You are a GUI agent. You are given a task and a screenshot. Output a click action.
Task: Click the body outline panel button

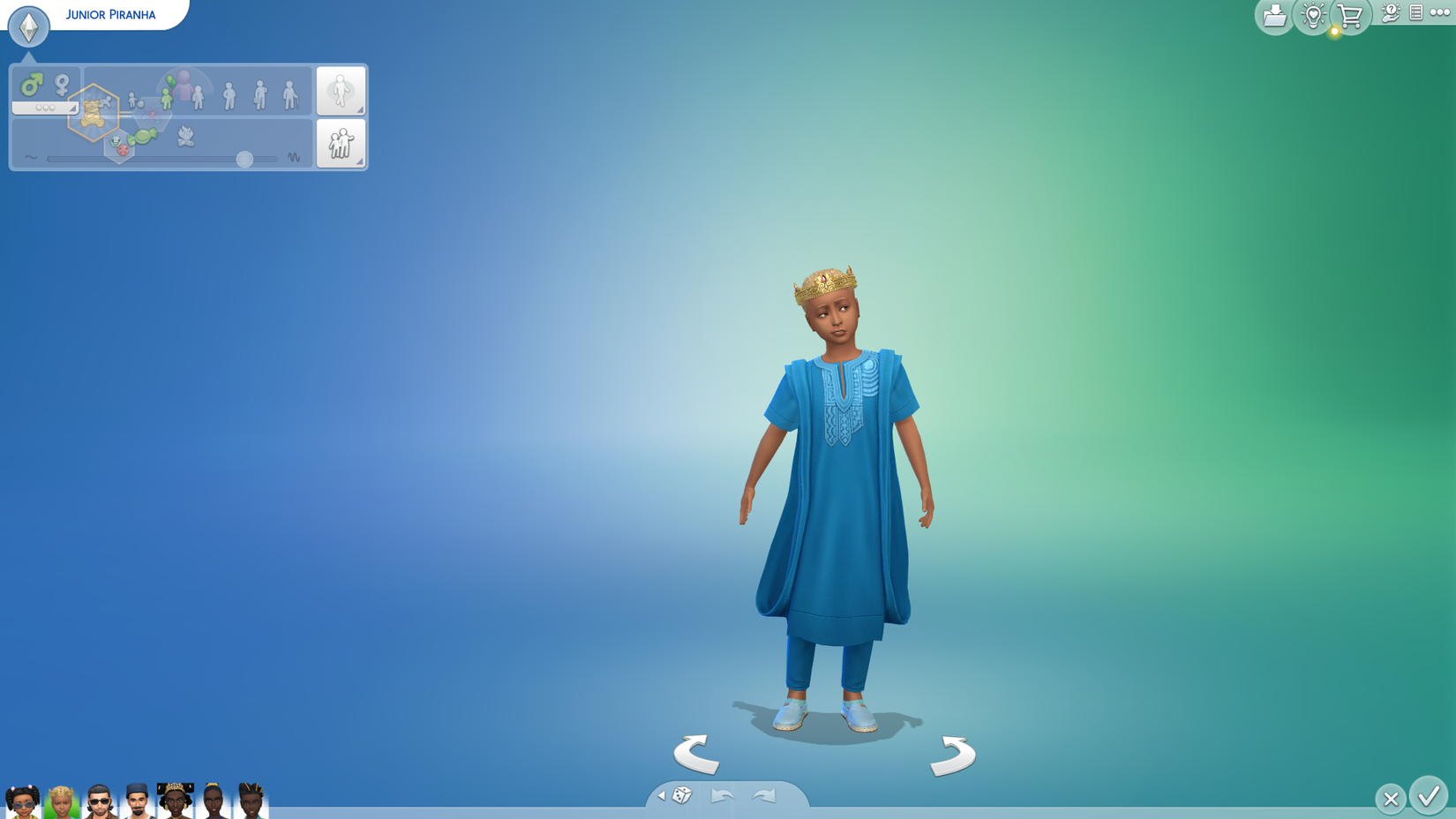click(x=341, y=91)
